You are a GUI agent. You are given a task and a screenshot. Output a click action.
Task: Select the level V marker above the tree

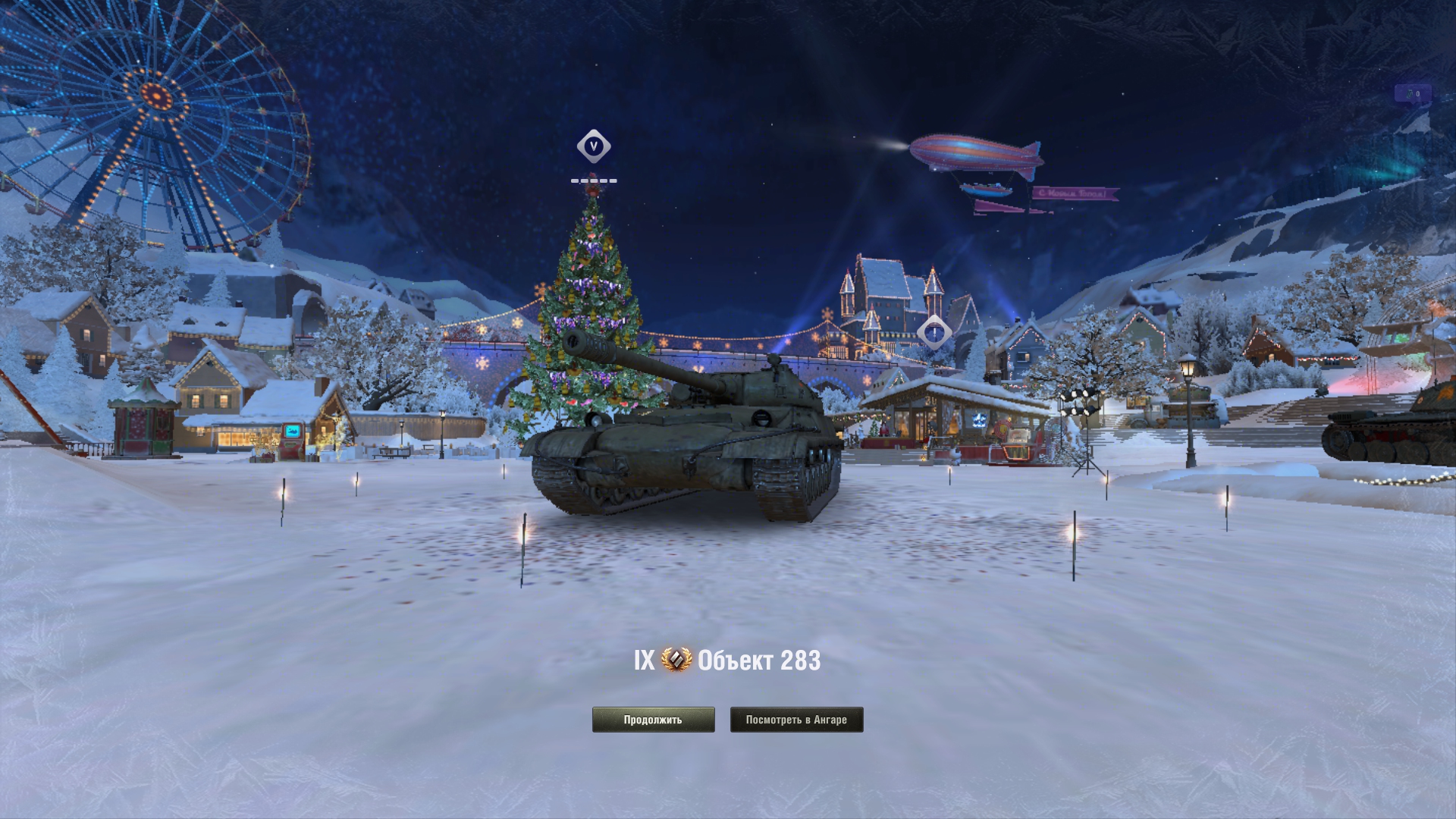click(594, 146)
